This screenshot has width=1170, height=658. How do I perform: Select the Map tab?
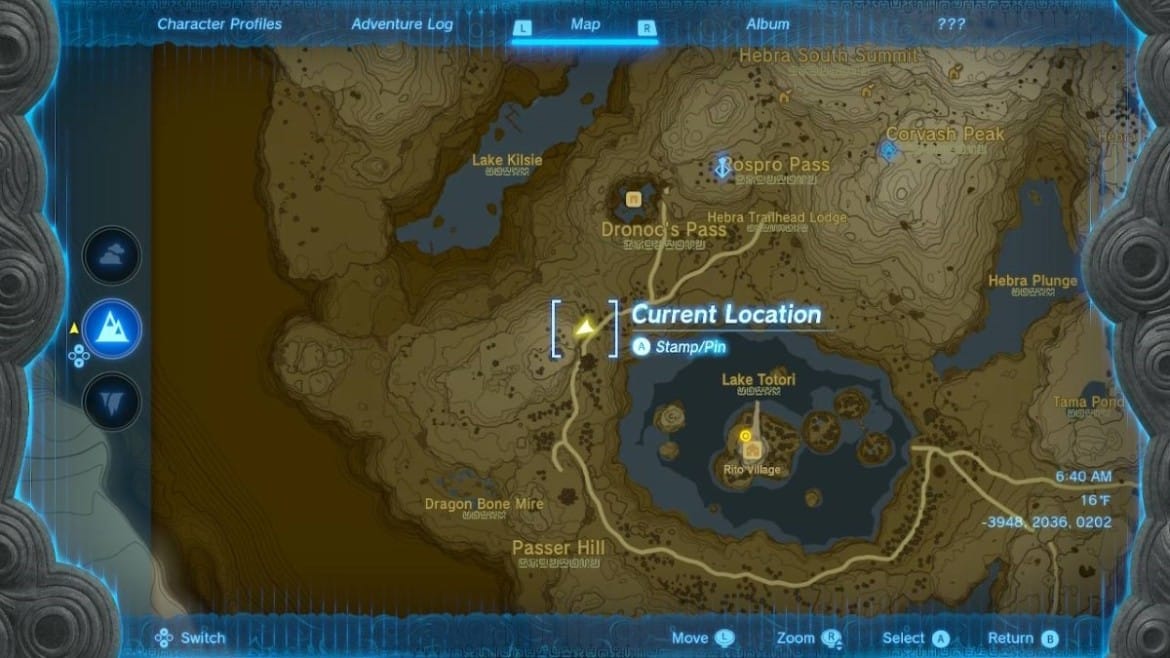[x=585, y=24]
